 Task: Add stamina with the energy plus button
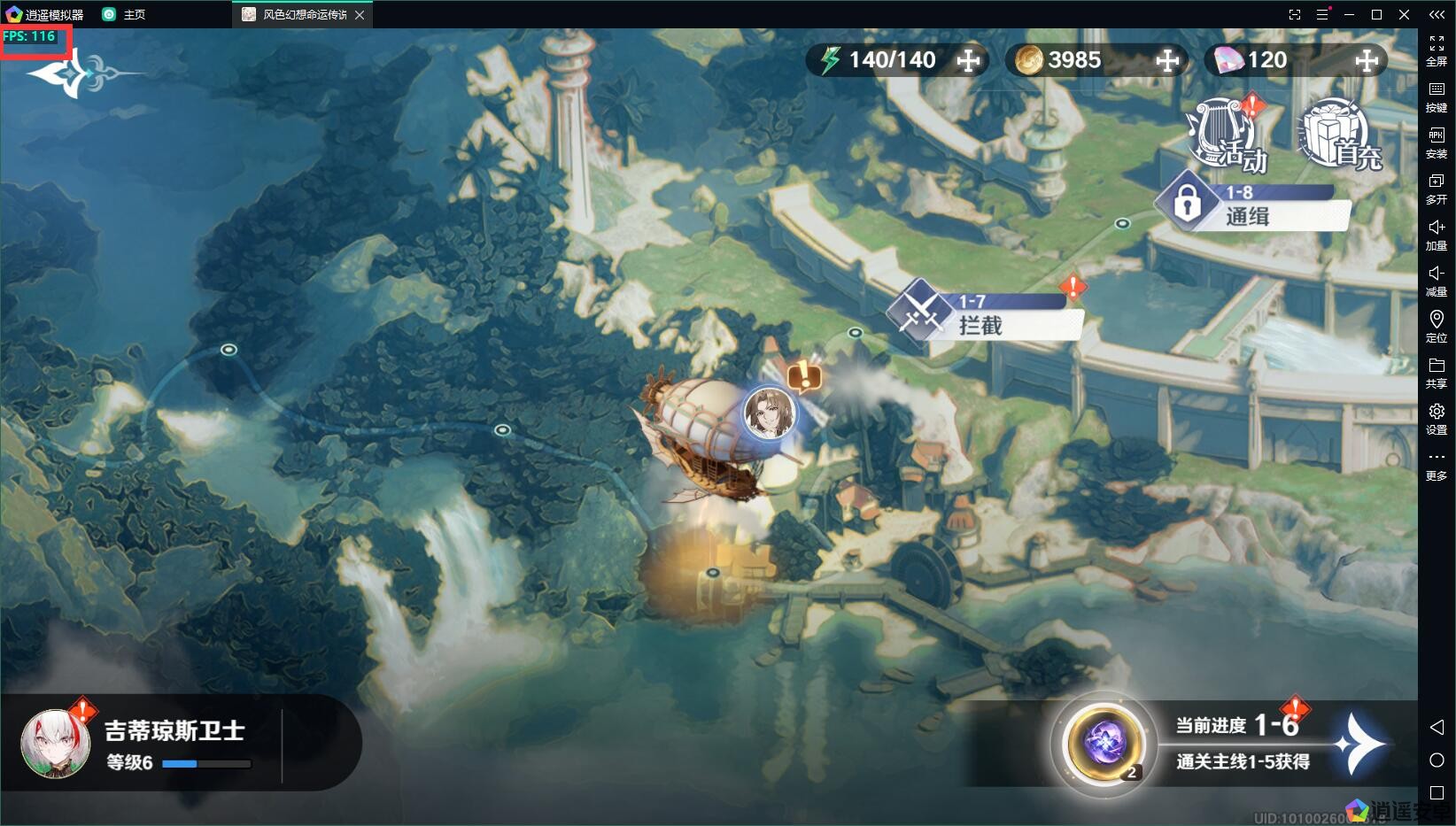pyautogui.click(x=968, y=60)
